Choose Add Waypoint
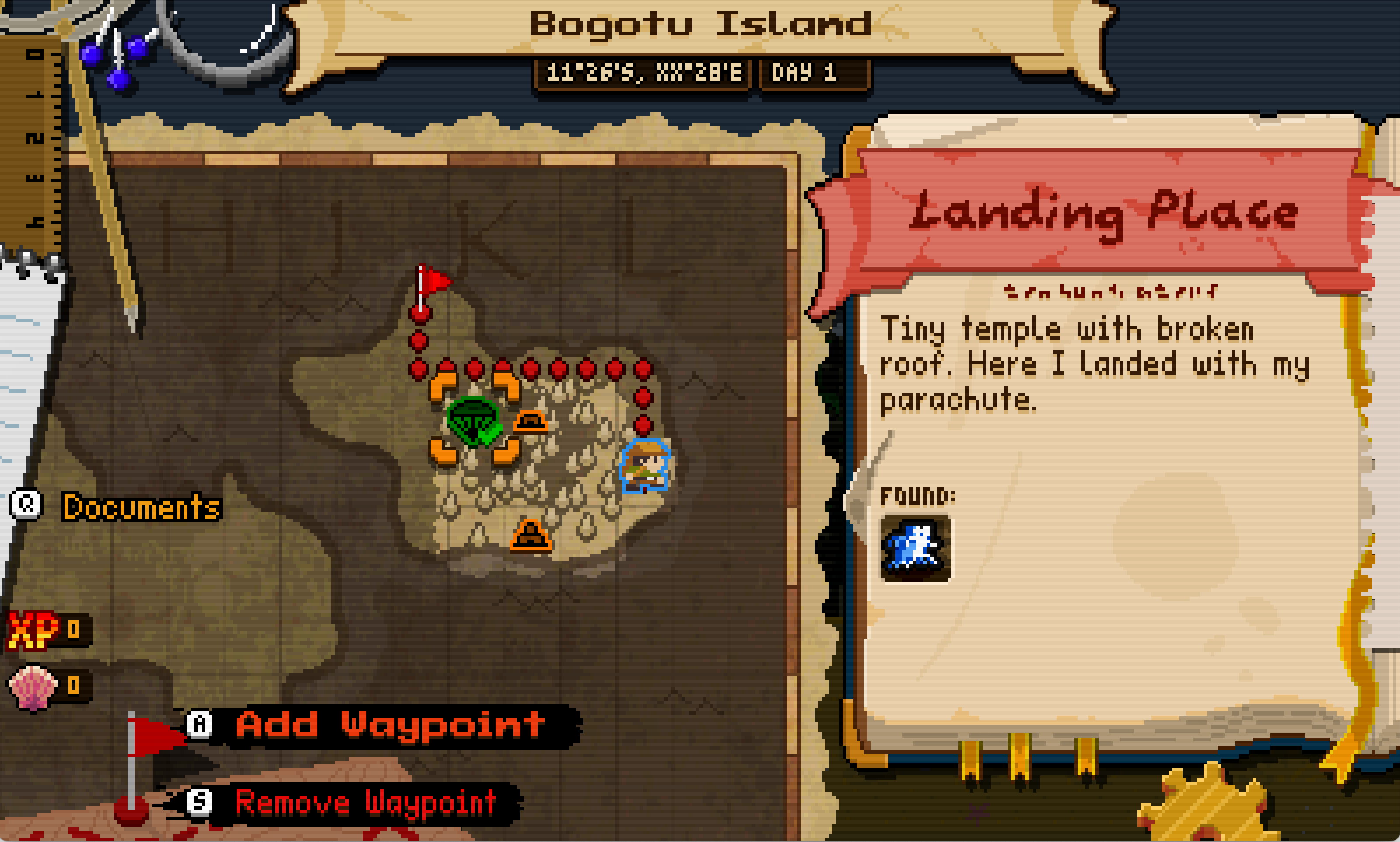The width and height of the screenshot is (1400, 842). (x=390, y=725)
